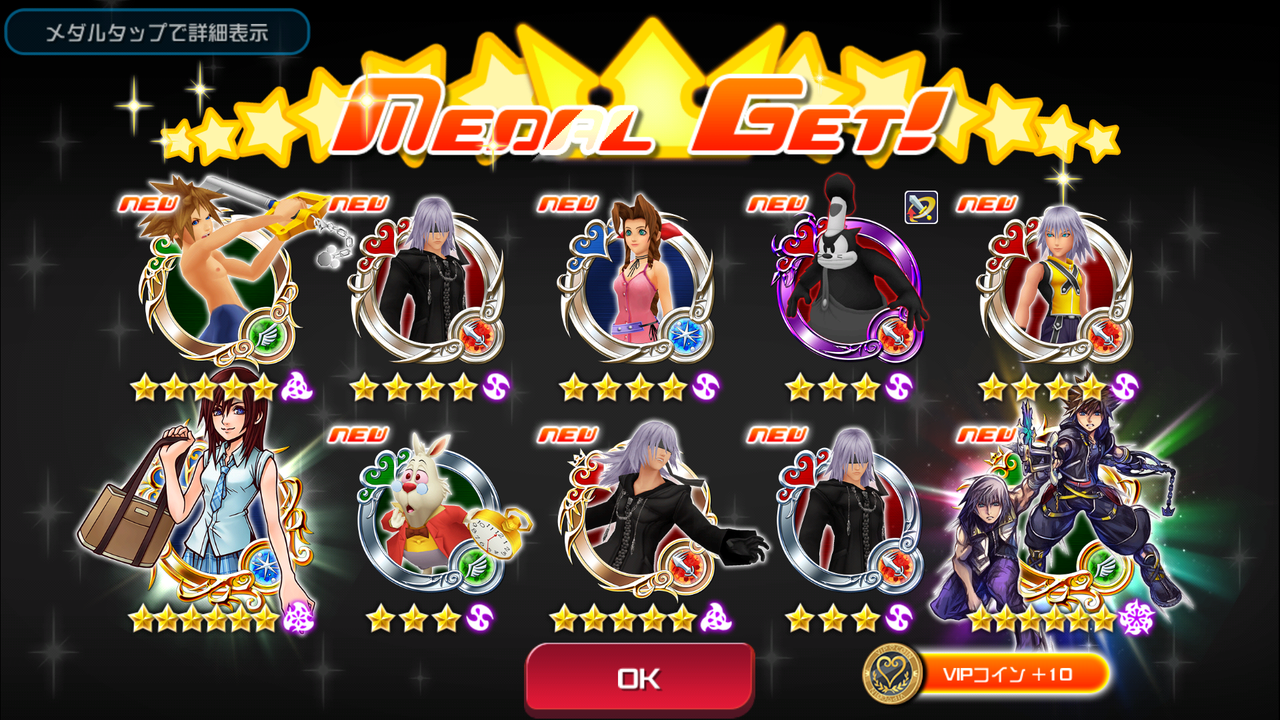View the Kairi medal with shopping bag
1280x720 pixels.
click(x=215, y=510)
